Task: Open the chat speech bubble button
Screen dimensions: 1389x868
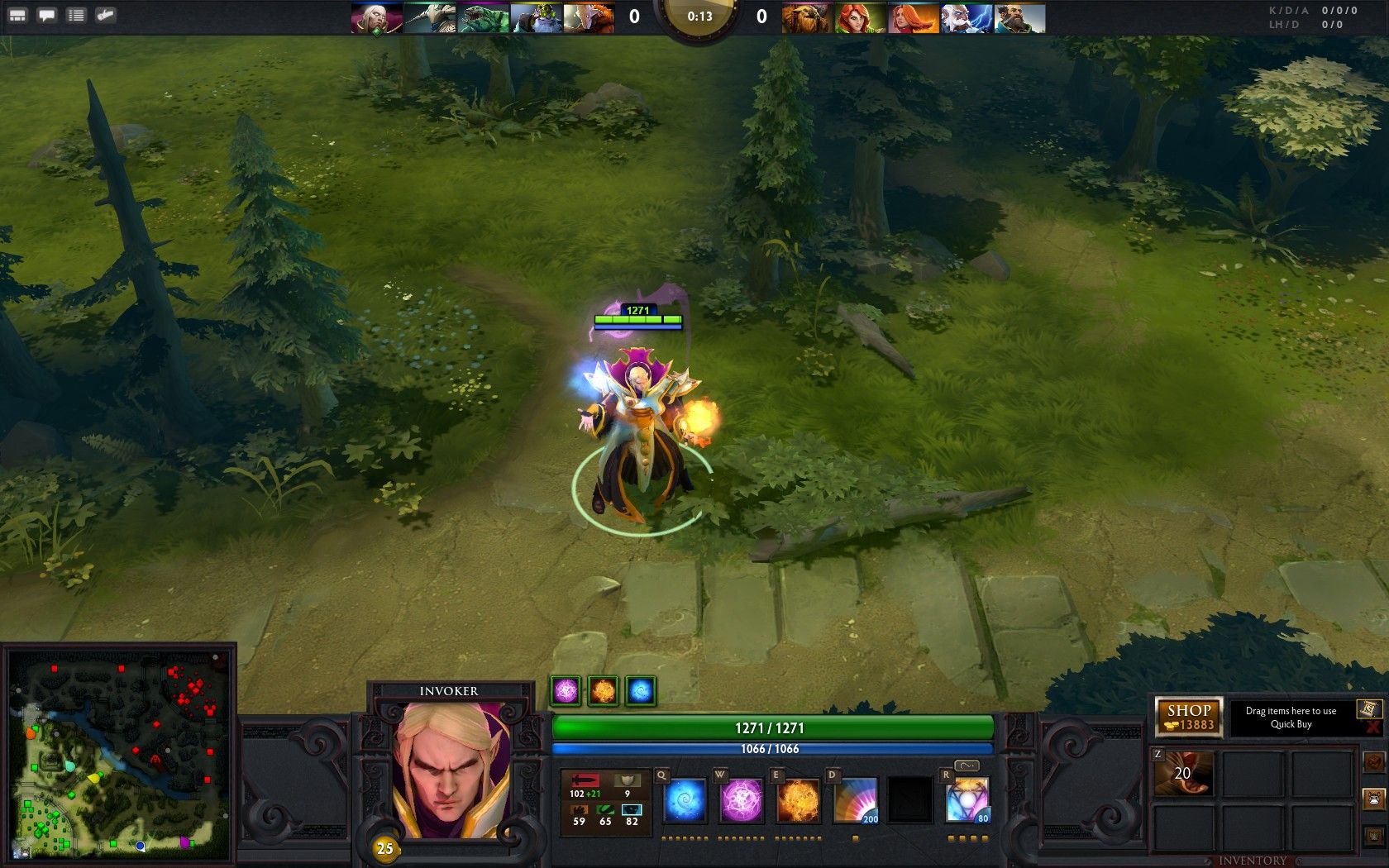Action: pyautogui.click(x=47, y=15)
